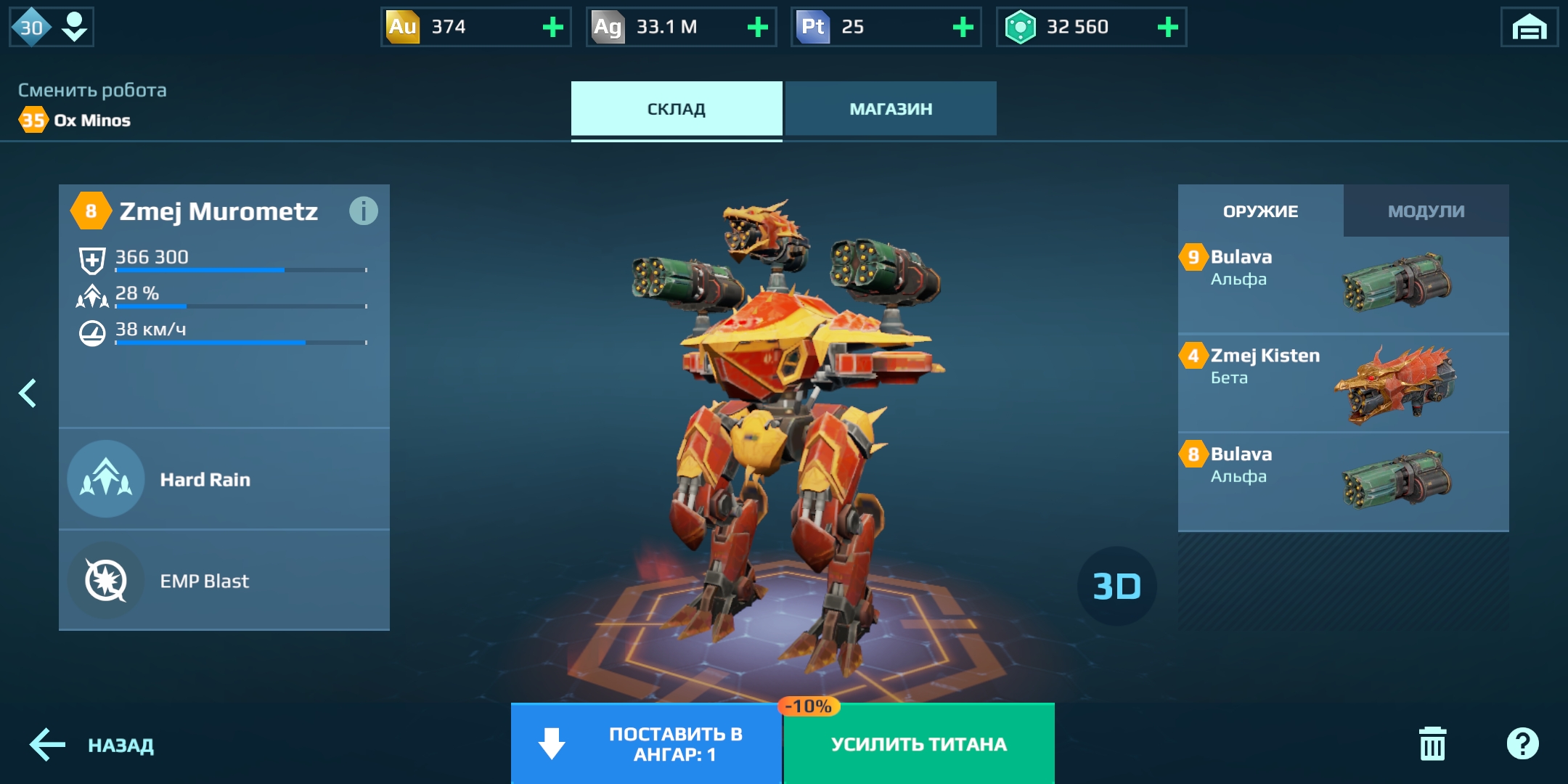Screen dimensions: 1568x784
Task: Open the hangar icon in the corner
Action: click(x=1529, y=28)
